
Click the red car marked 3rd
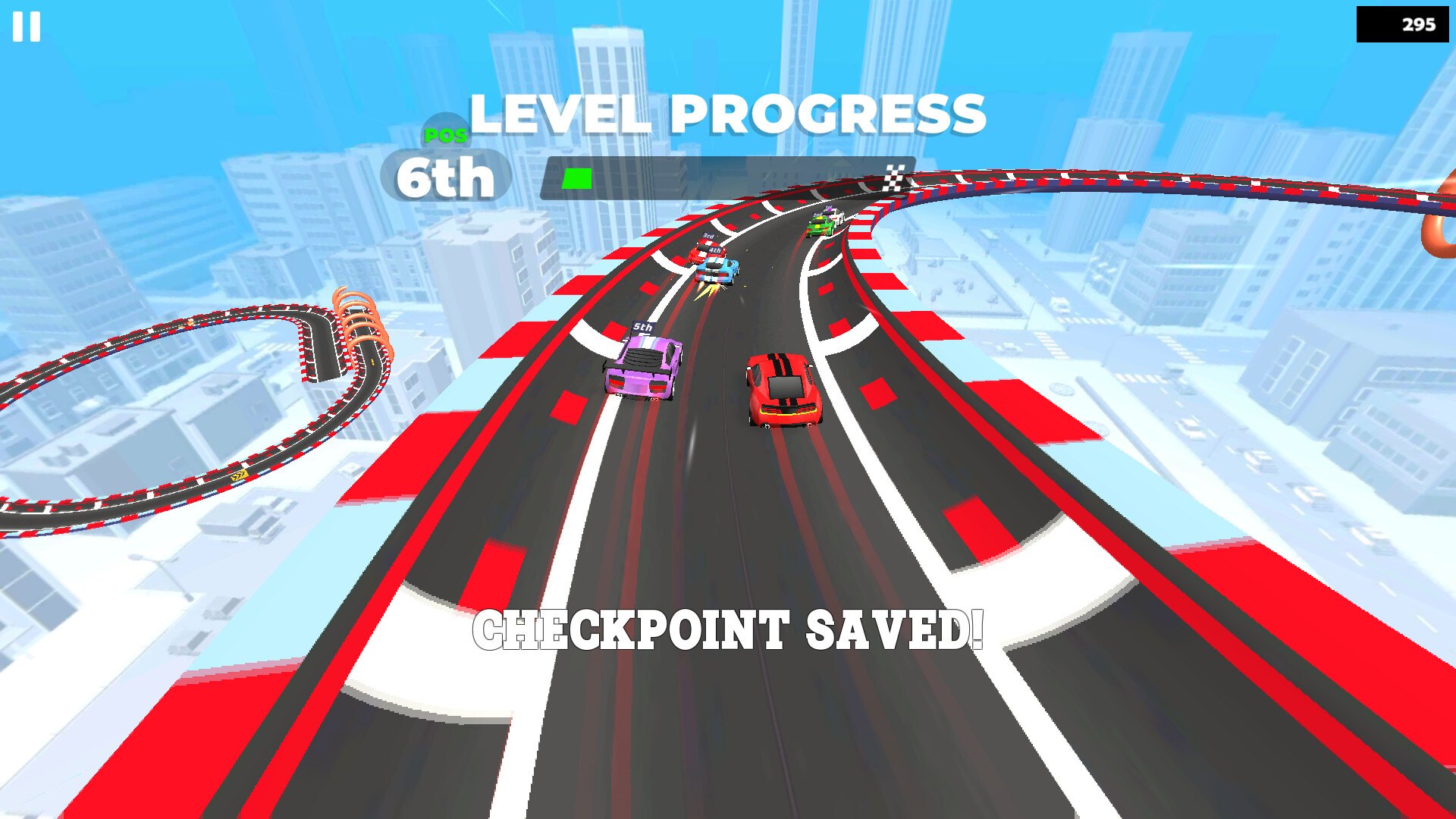704,250
